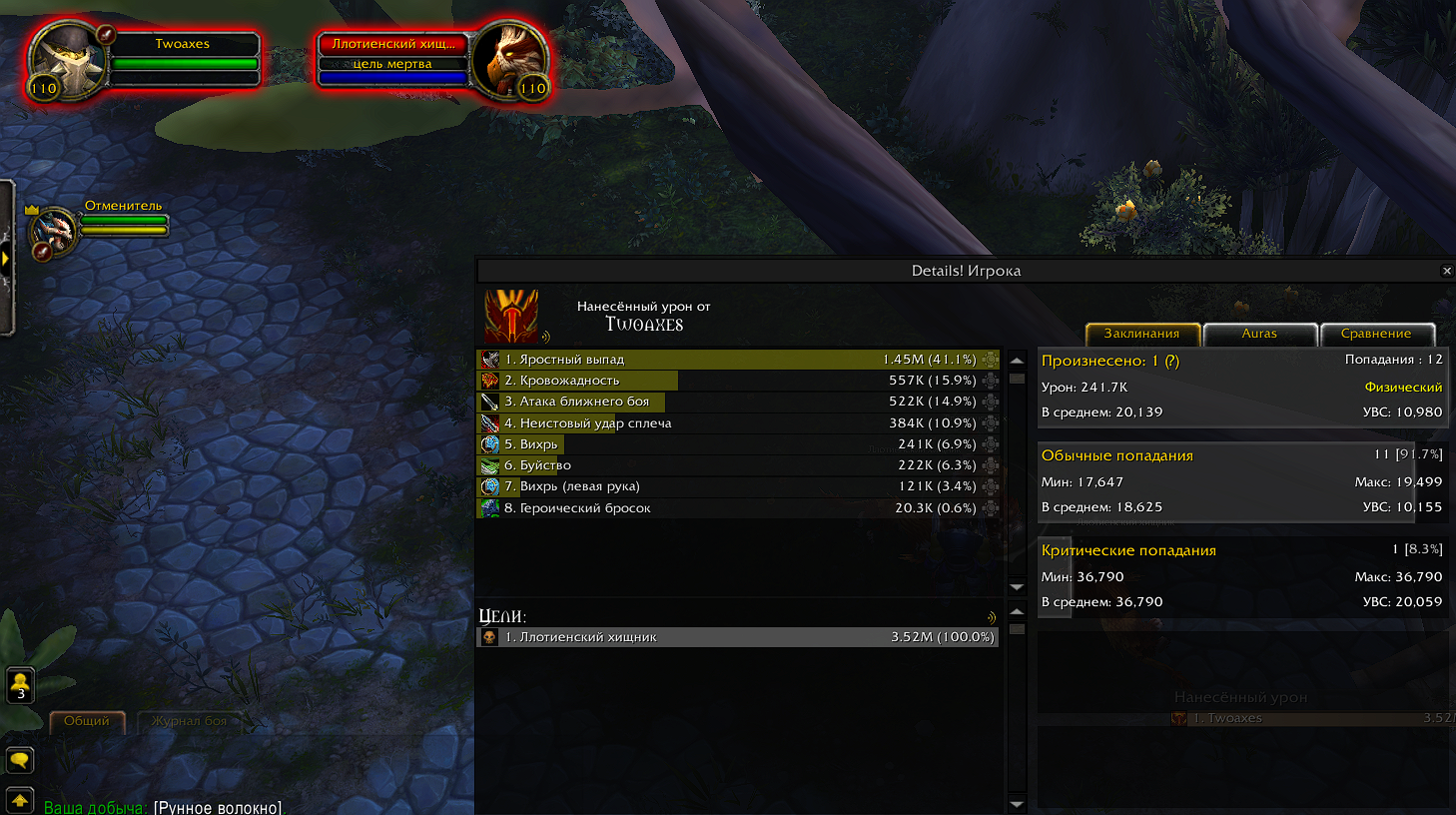This screenshot has height=815, width=1456.
Task: Open the chat speech bubble menu
Action: (x=20, y=761)
